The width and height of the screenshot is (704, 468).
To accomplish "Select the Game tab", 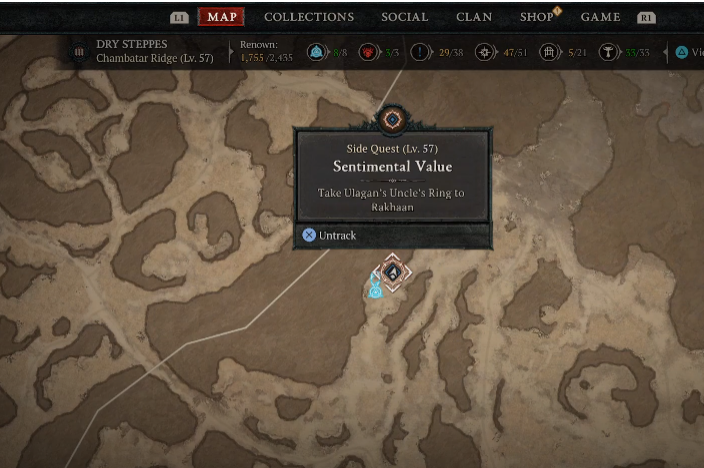I will pos(601,17).
